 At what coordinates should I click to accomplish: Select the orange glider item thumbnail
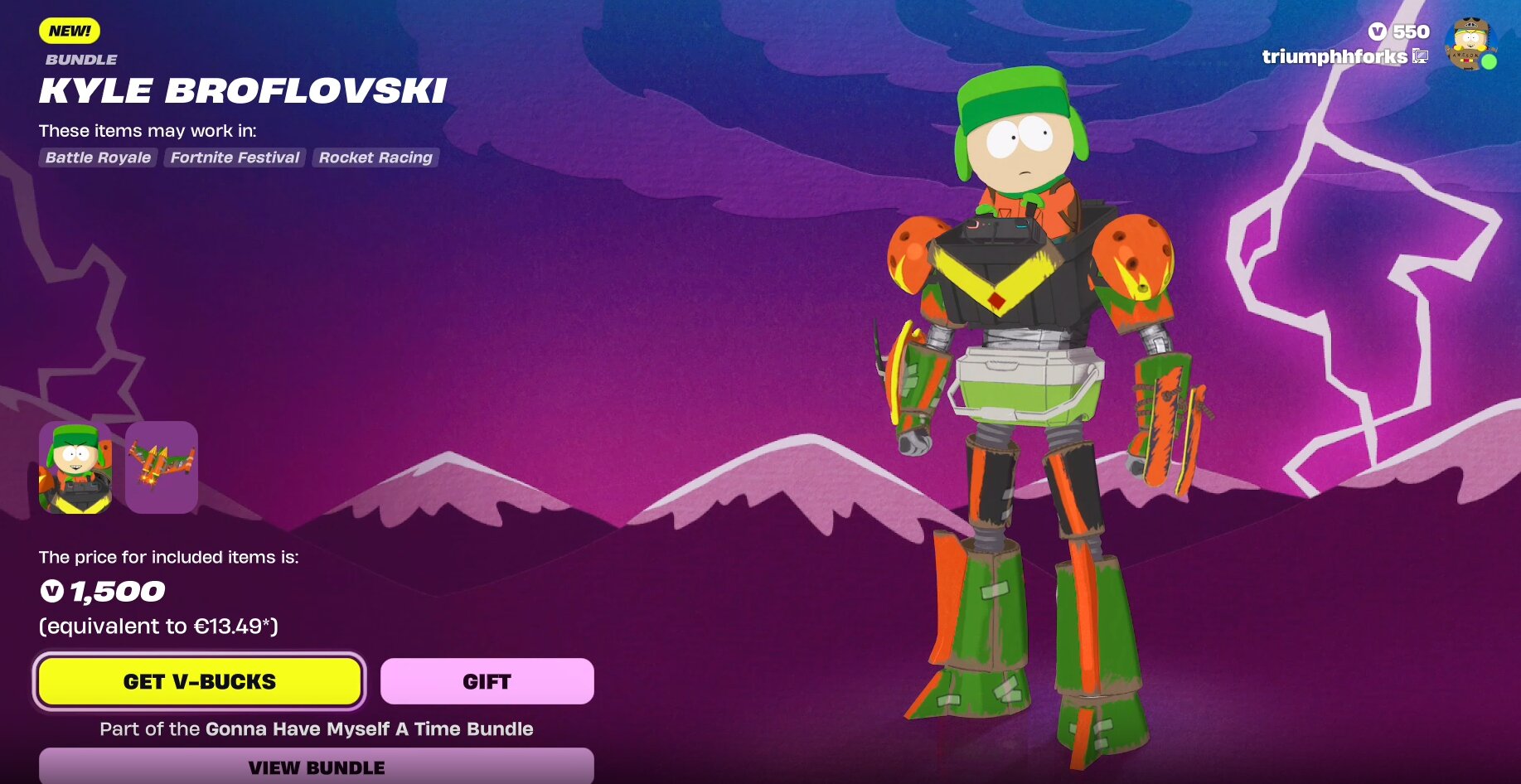pyautogui.click(x=162, y=467)
